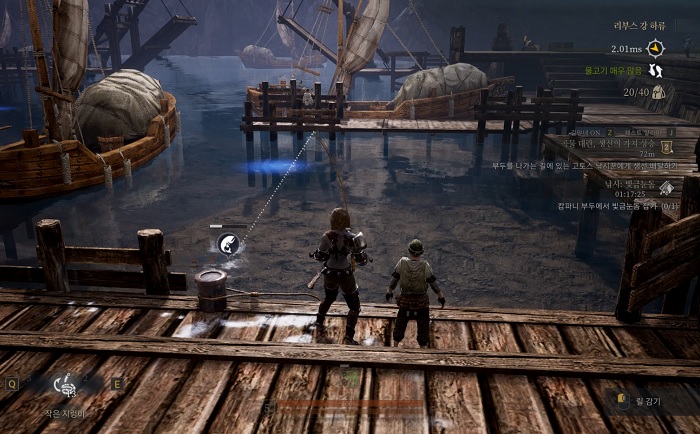Image resolution: width=700 pixels, height=434 pixels.
Task: Click the fishing hook marker on the line
Action: [x=229, y=241]
